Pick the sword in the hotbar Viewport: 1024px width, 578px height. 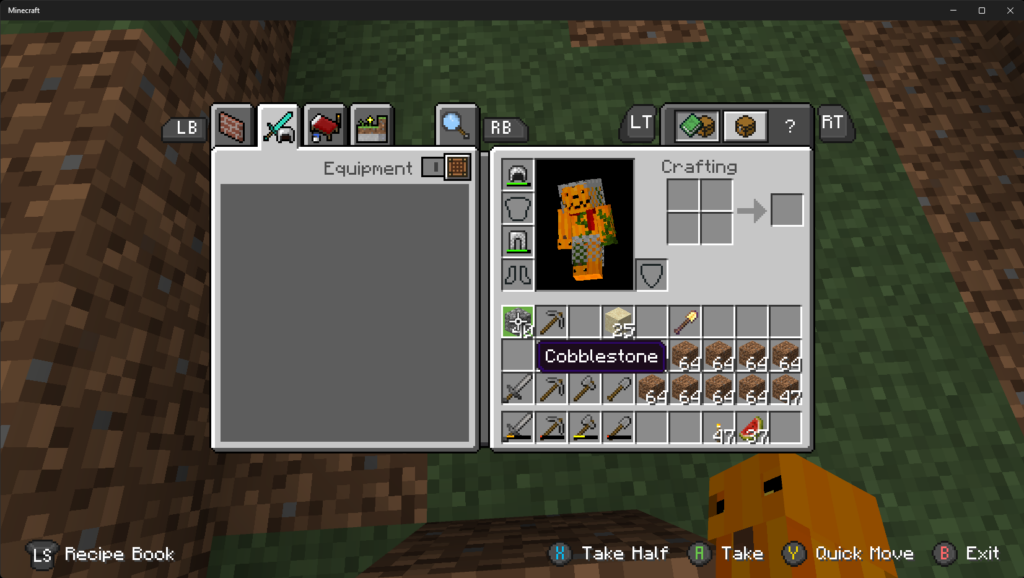click(x=518, y=428)
